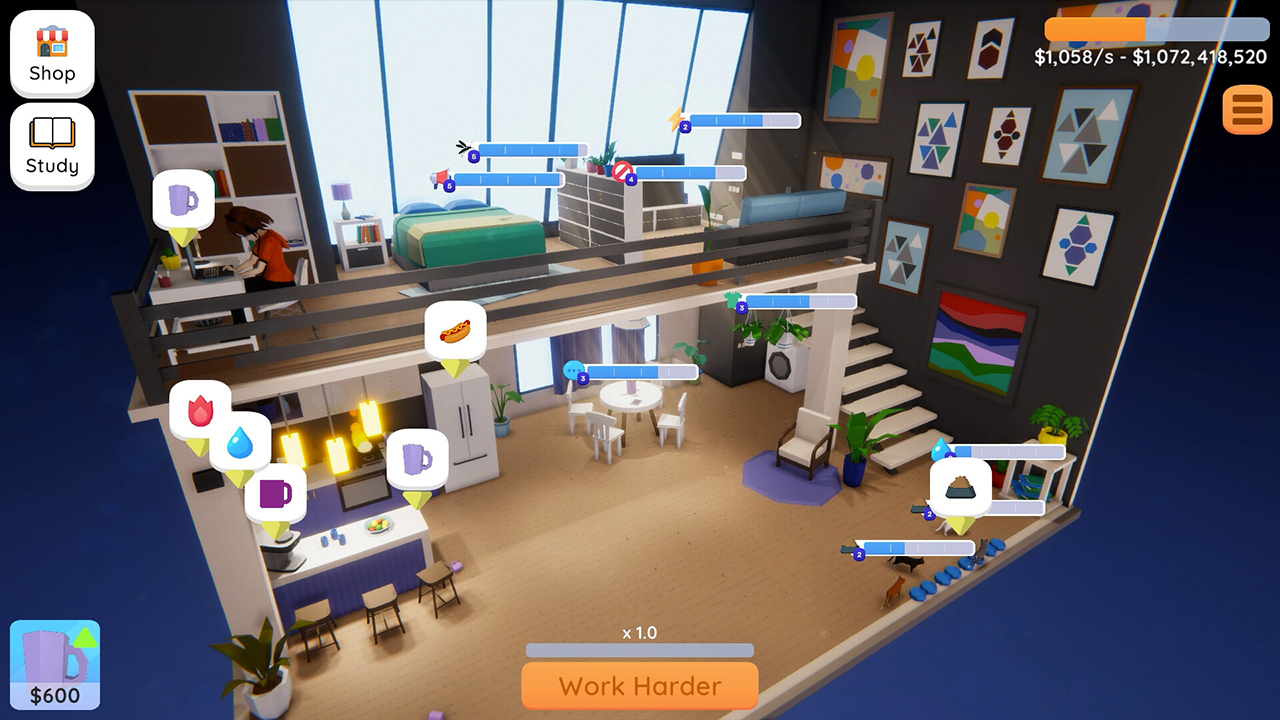
Task: Open the Shop panel
Action: 51,53
